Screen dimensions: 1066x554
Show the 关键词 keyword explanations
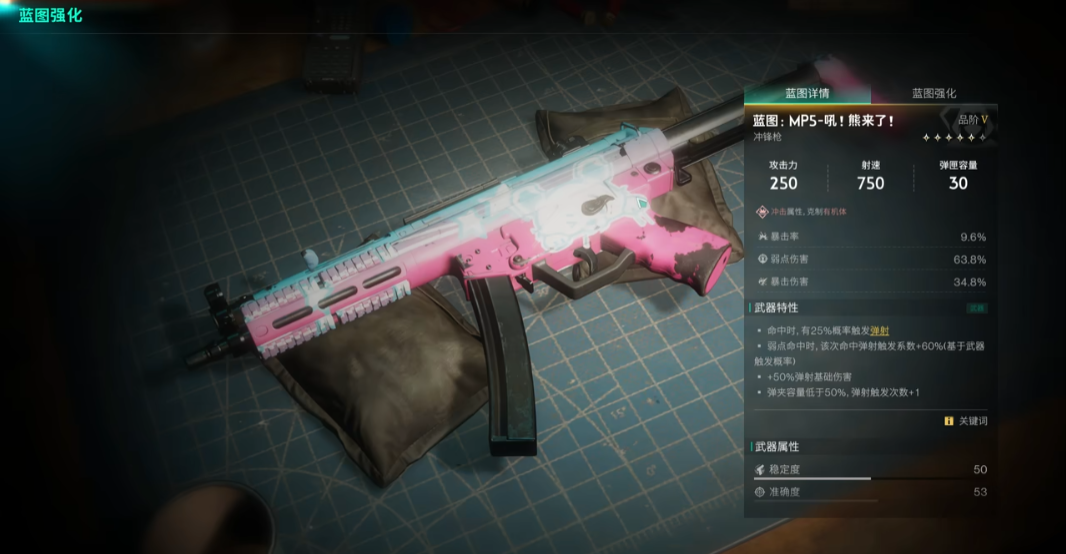966,421
